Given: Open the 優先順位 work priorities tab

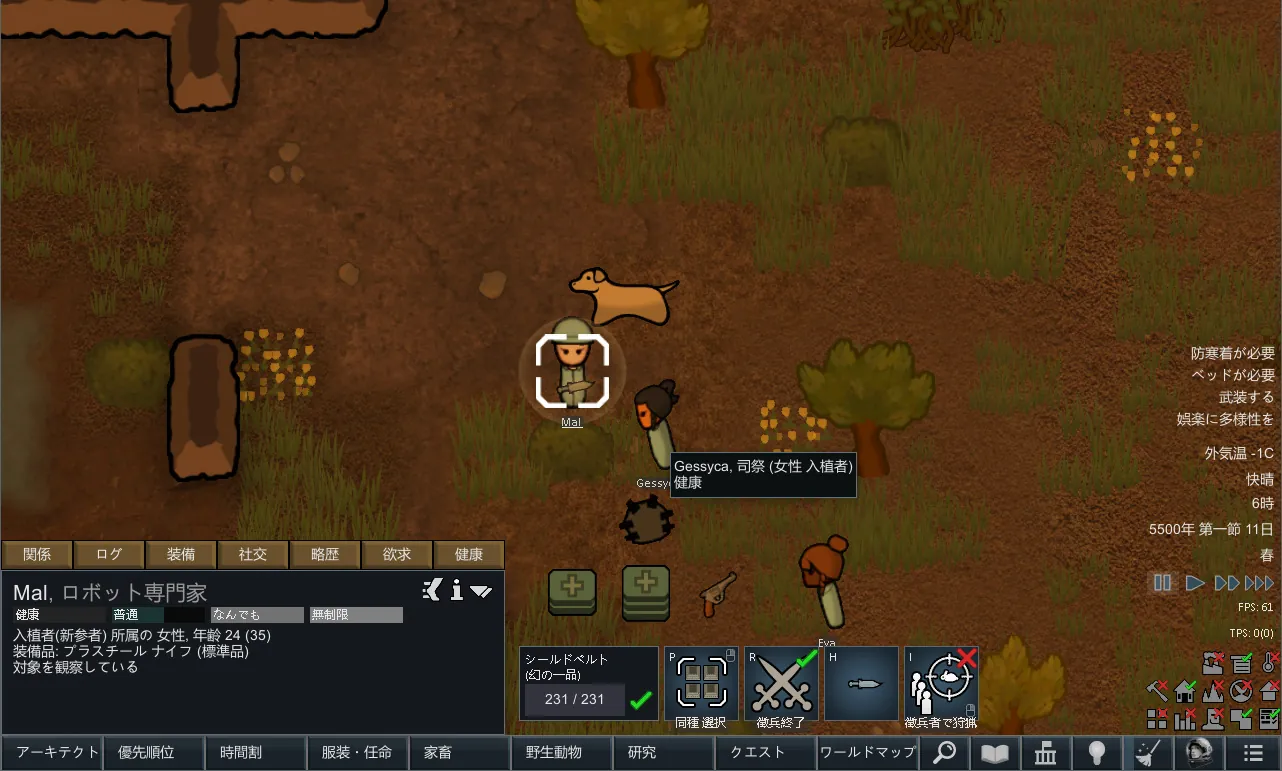Looking at the screenshot, I should [153, 752].
